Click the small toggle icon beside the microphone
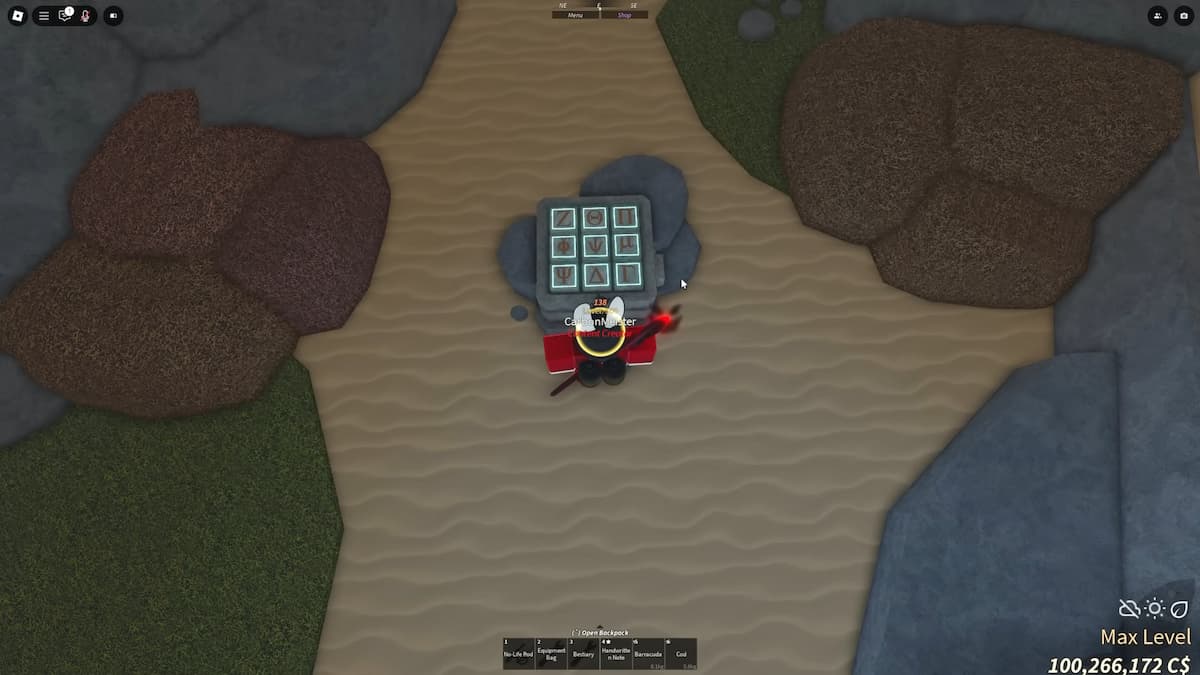 (113, 16)
